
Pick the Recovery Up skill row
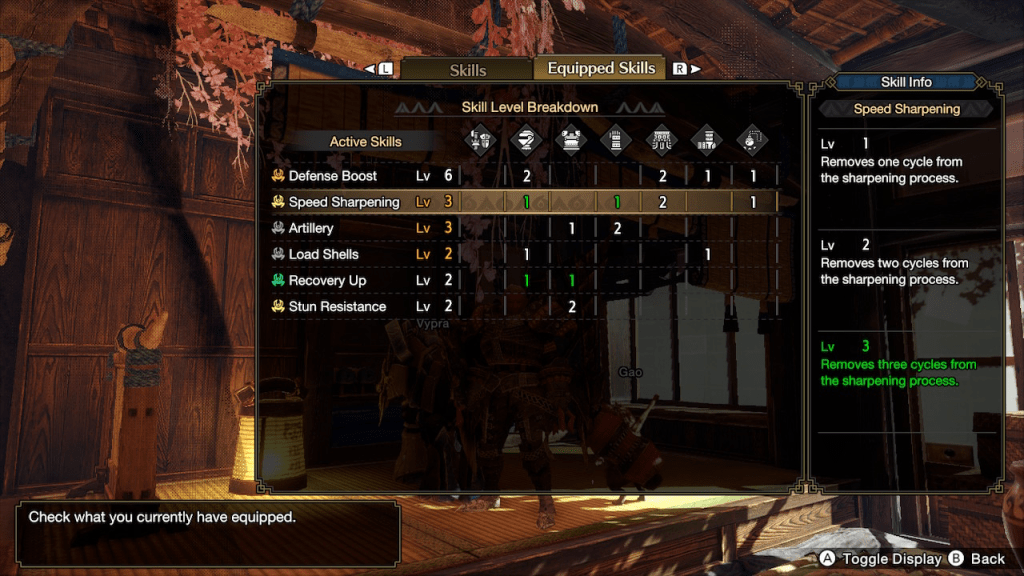coord(327,280)
